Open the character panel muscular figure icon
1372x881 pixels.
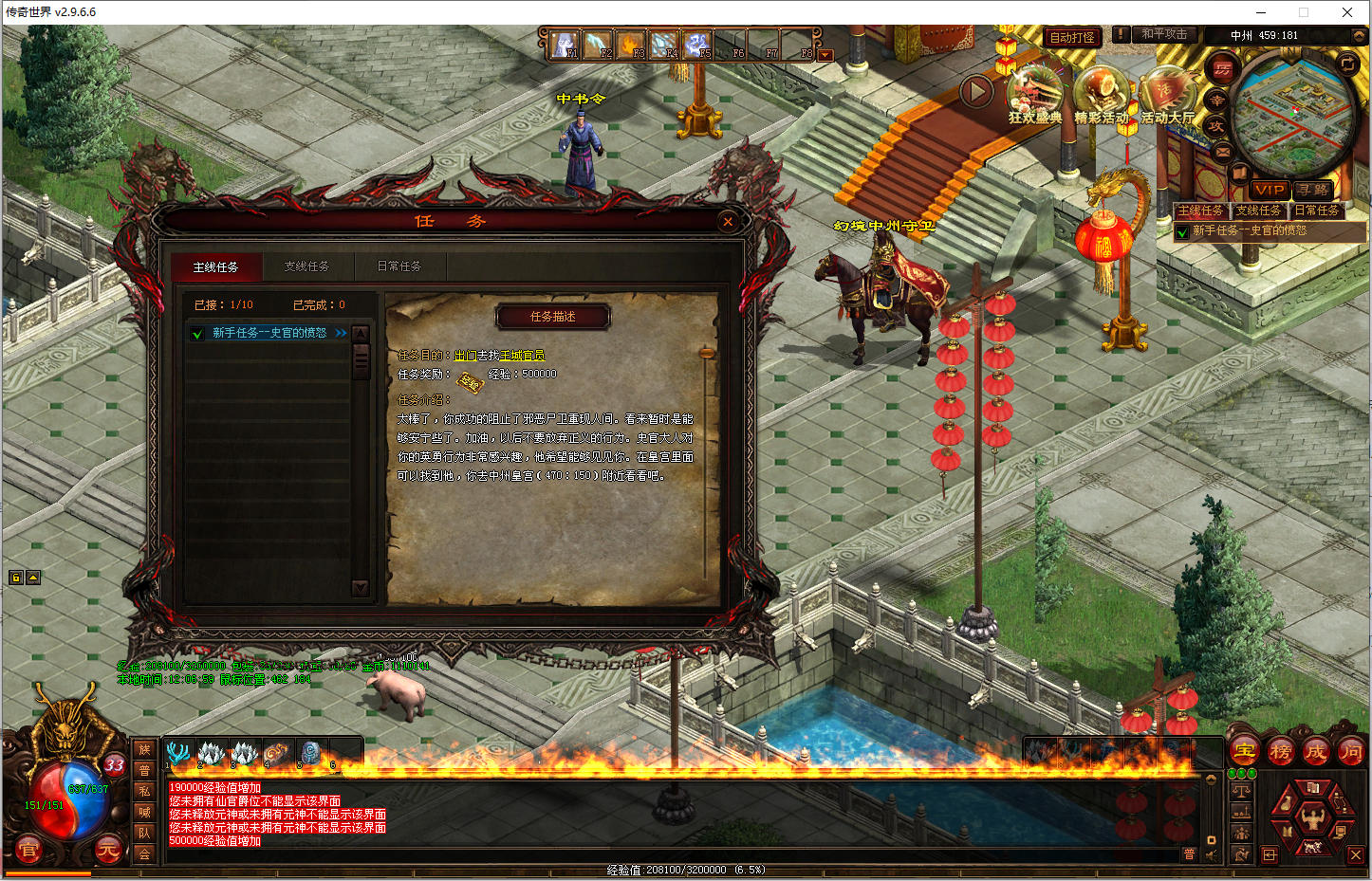point(1312,816)
